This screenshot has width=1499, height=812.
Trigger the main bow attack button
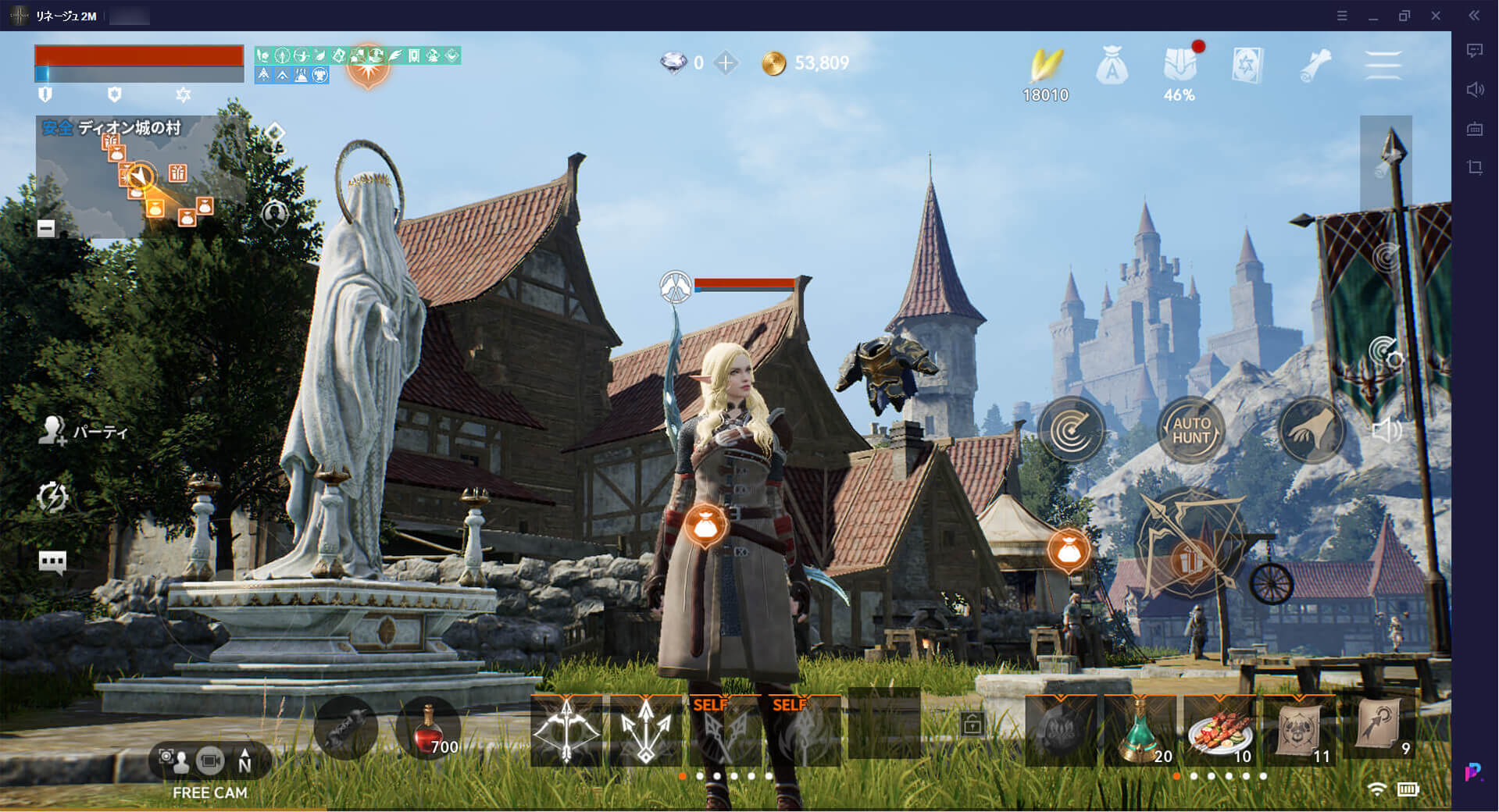pyautogui.click(x=1190, y=544)
